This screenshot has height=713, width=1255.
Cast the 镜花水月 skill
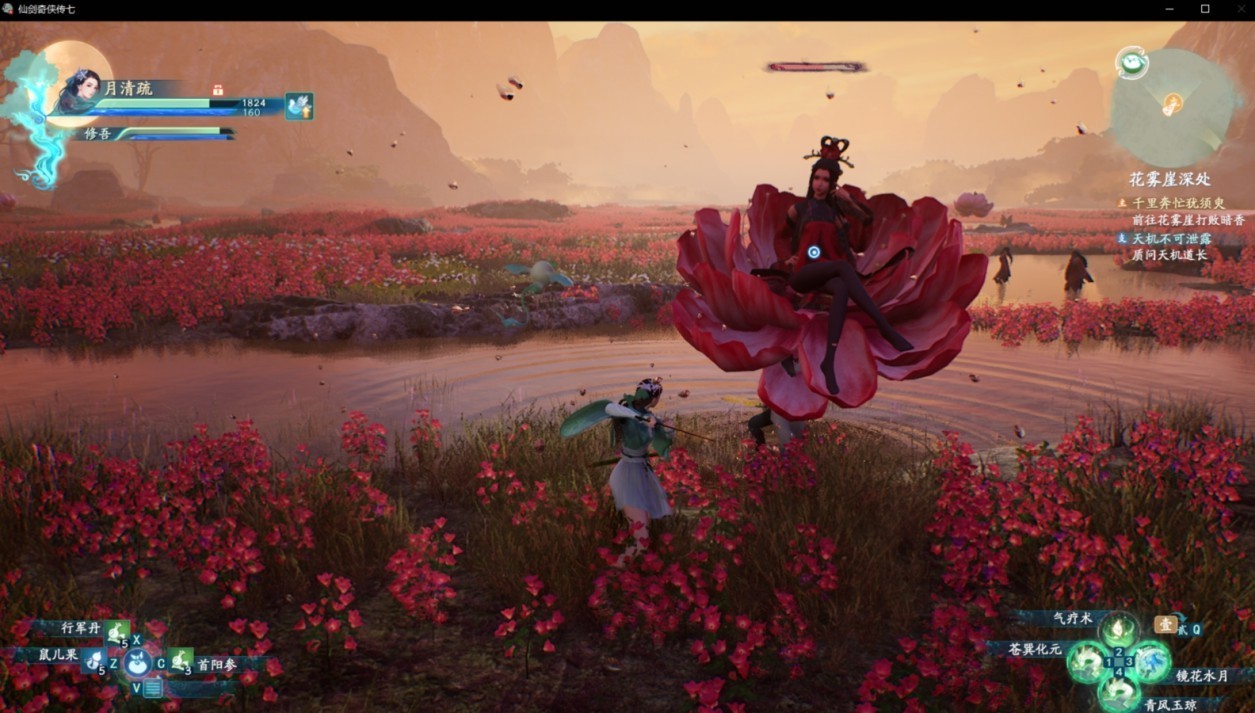(x=1152, y=661)
